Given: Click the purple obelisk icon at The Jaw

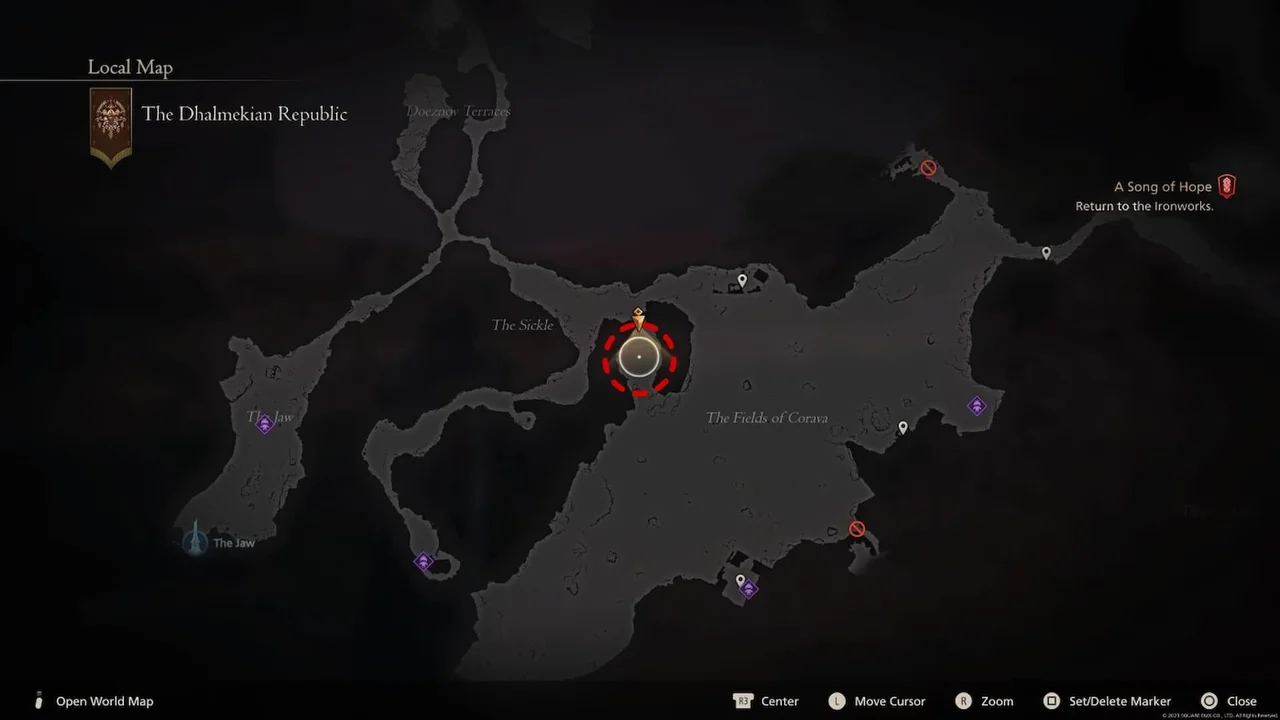Looking at the screenshot, I should coord(265,424).
